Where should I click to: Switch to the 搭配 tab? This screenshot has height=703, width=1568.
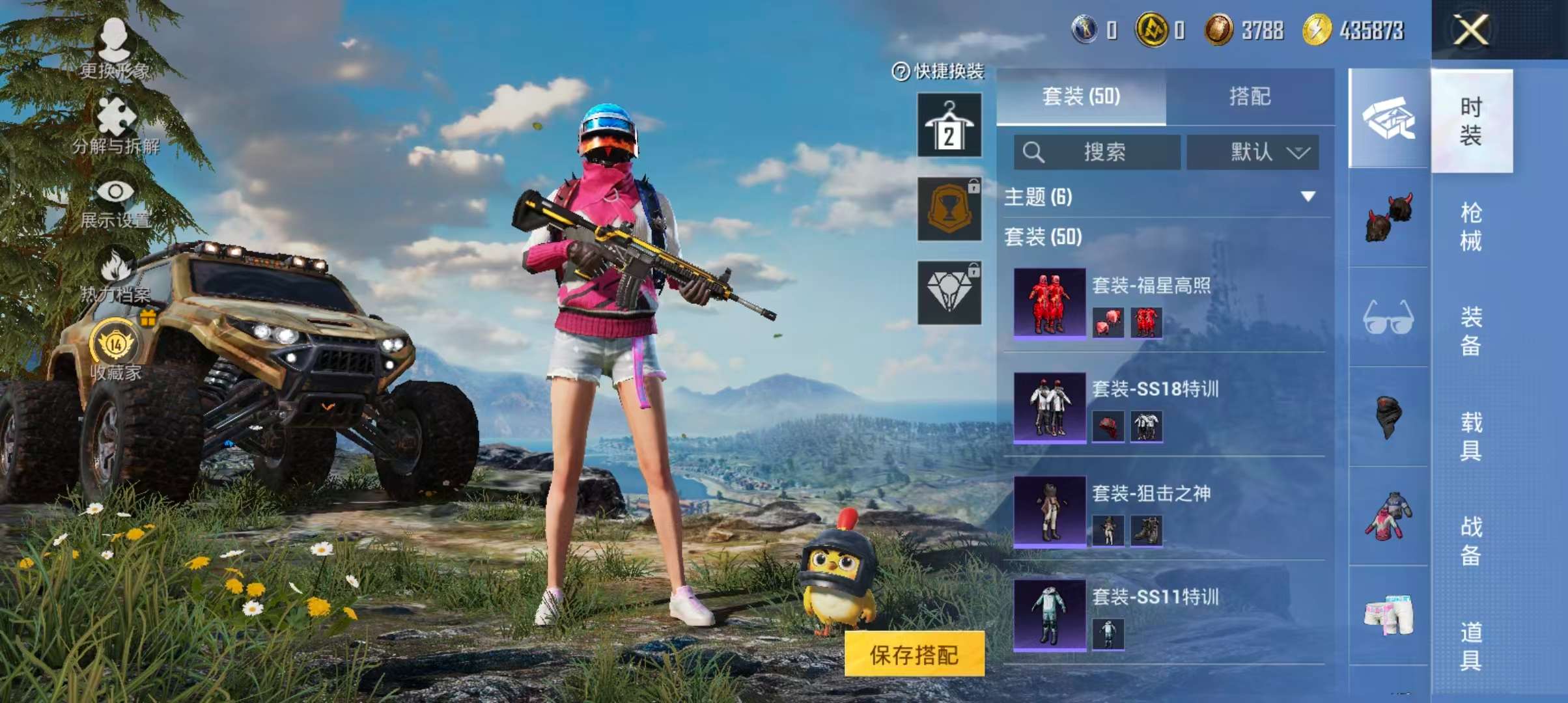pyautogui.click(x=1250, y=97)
